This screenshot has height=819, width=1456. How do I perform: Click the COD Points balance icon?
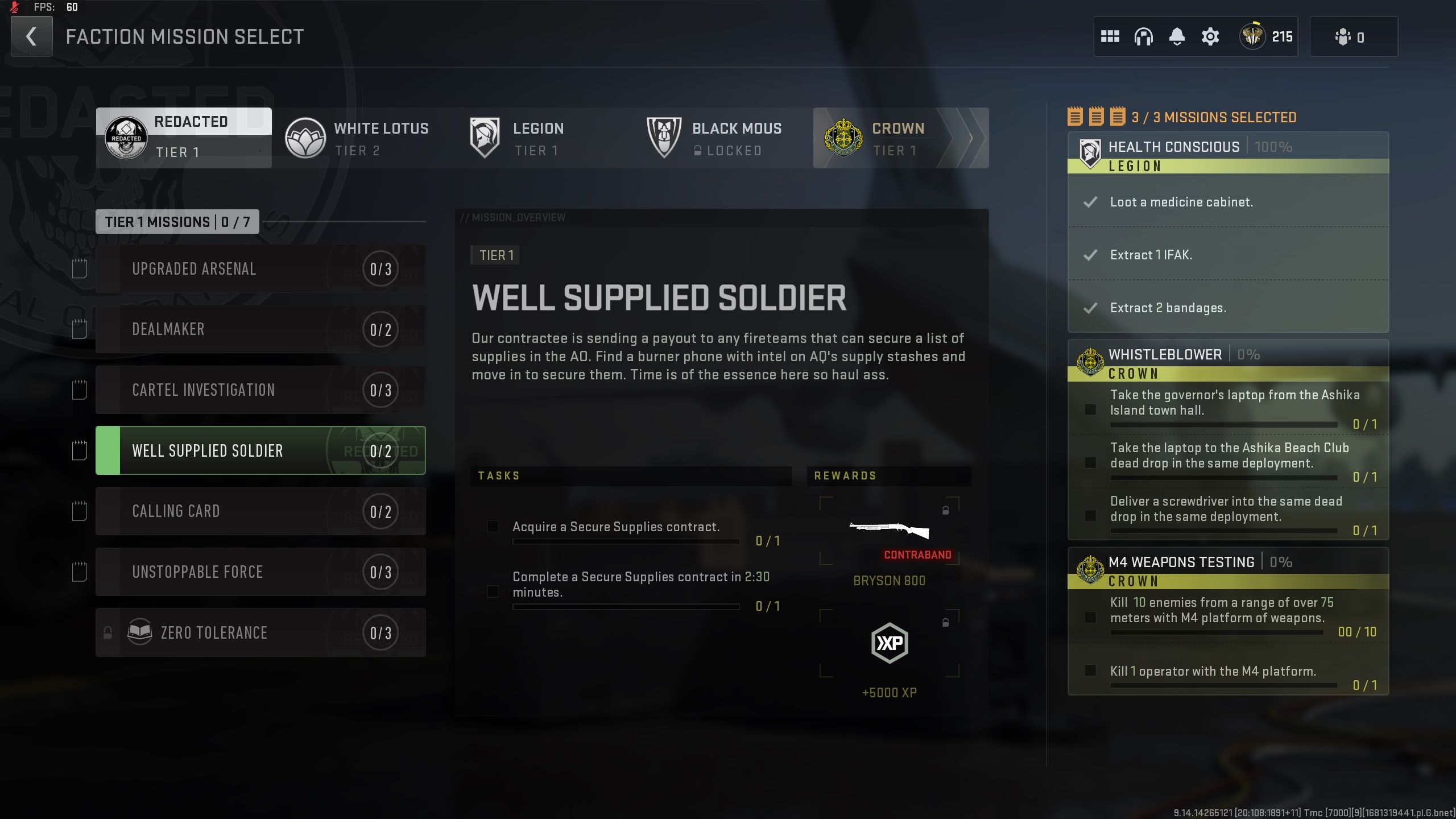(x=1253, y=36)
